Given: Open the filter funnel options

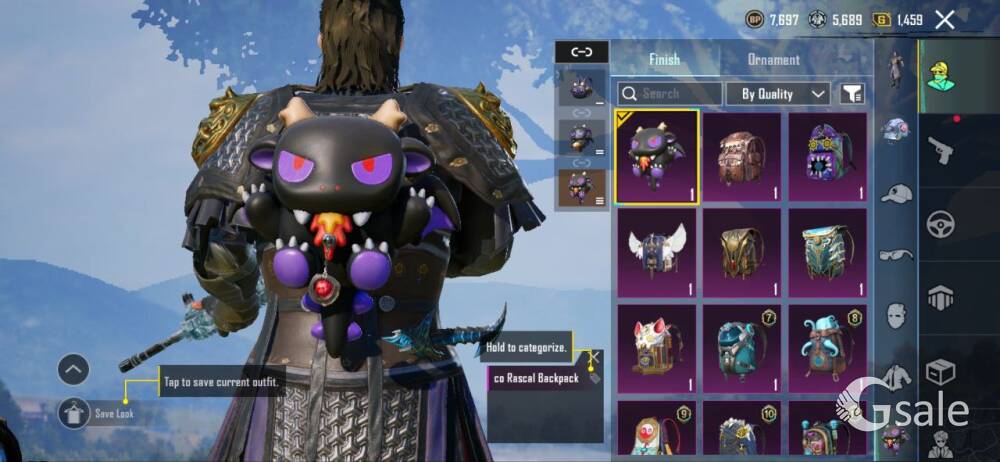Looking at the screenshot, I should (x=852, y=94).
